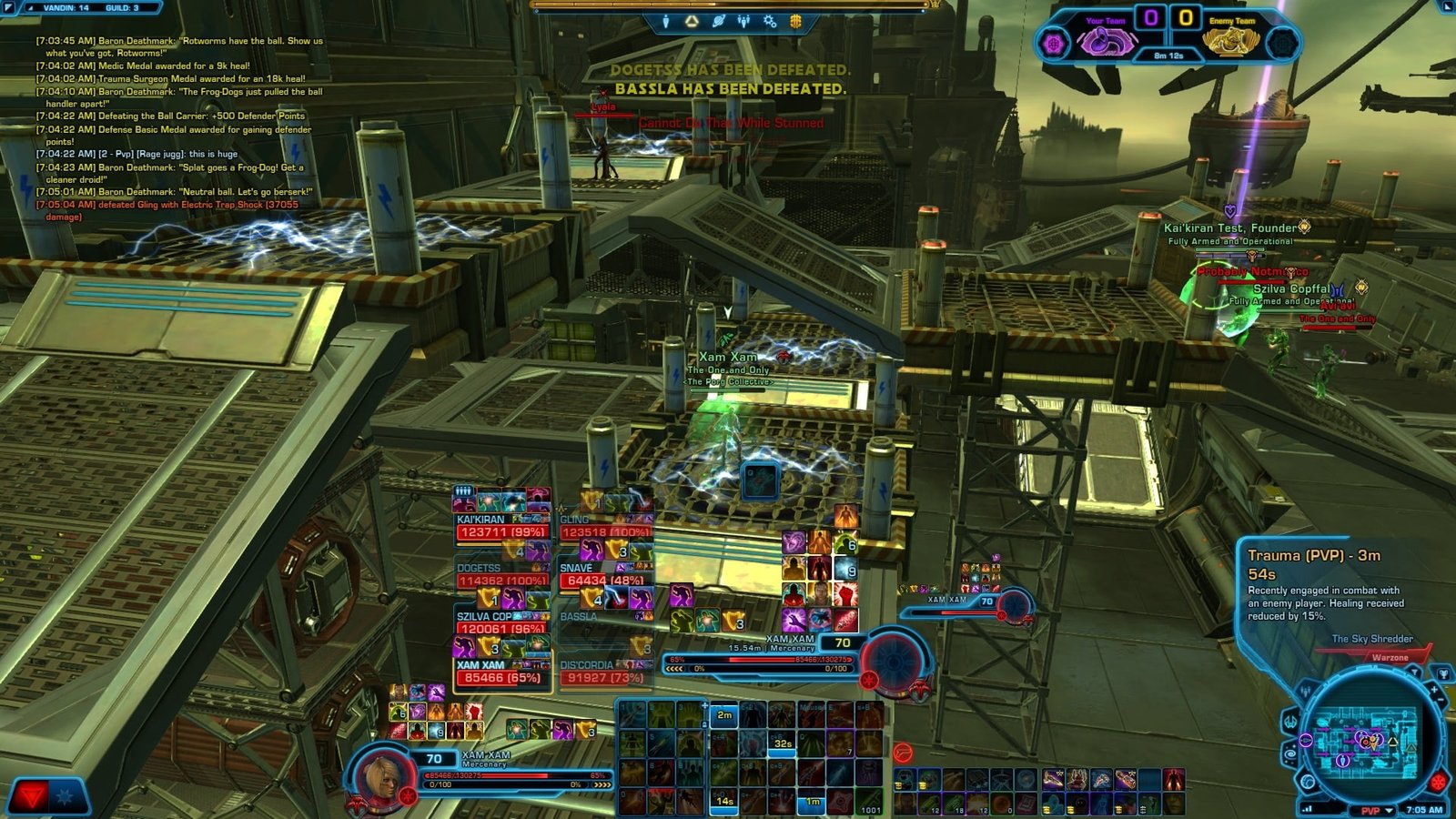This screenshot has height=819, width=1456.
Task: Select Dis'cordia's party frame
Action: (605, 672)
